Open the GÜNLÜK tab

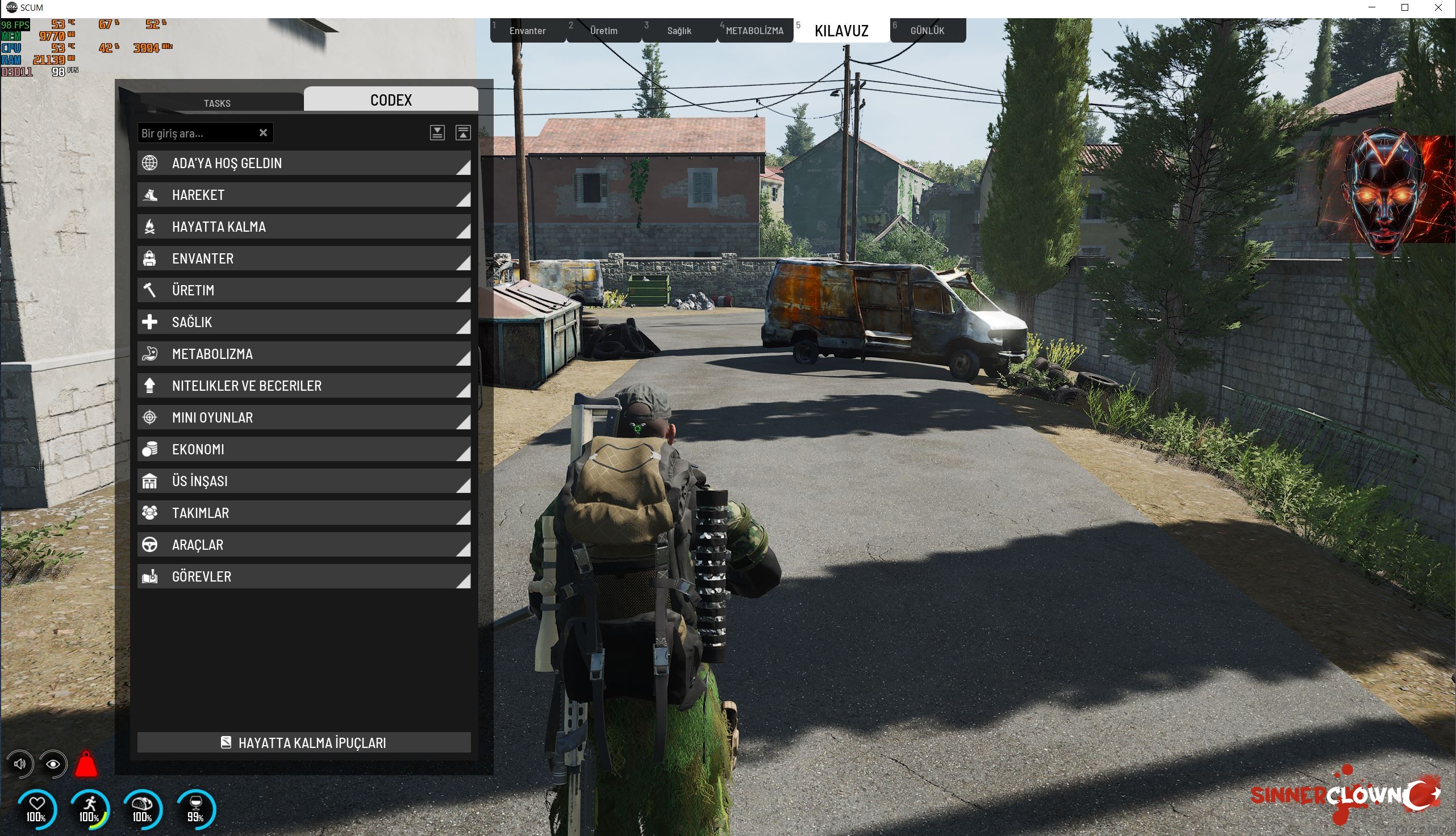click(927, 31)
